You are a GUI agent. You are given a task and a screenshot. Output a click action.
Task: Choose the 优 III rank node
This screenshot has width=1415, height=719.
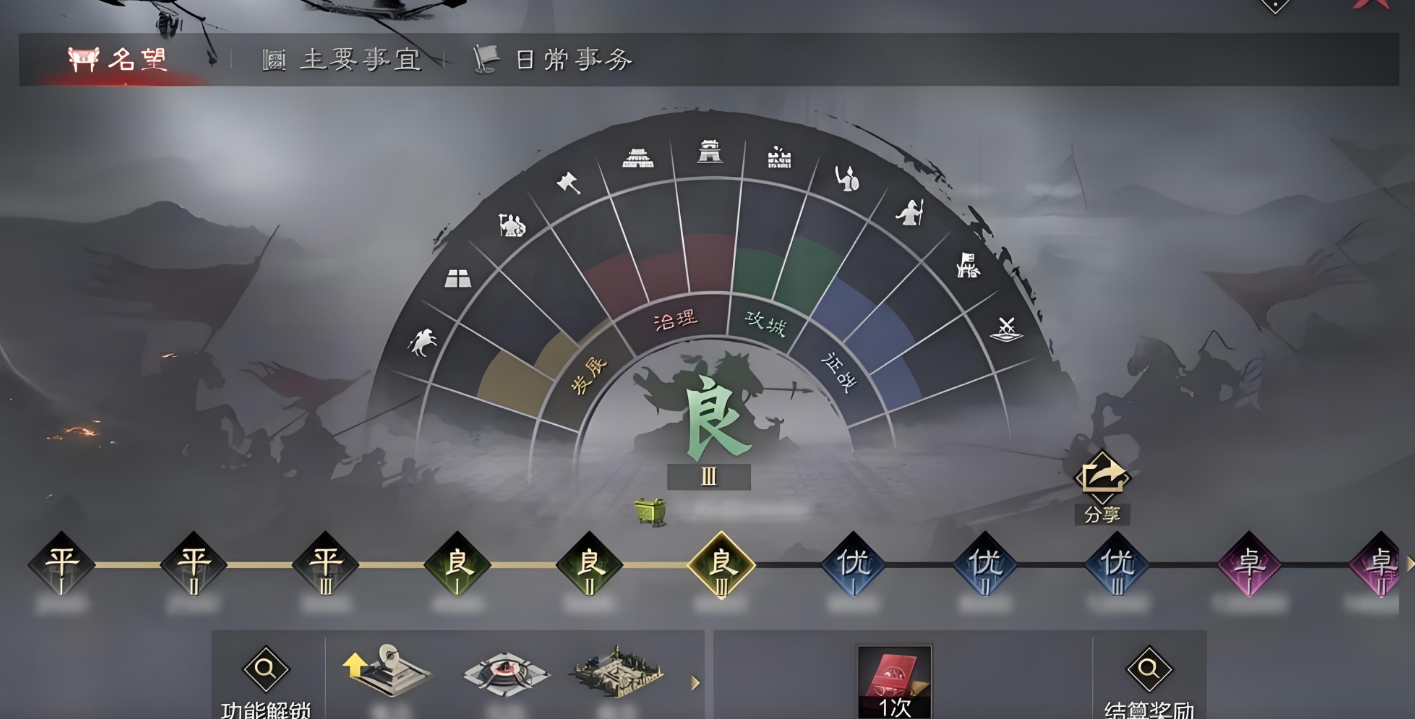tap(1117, 564)
